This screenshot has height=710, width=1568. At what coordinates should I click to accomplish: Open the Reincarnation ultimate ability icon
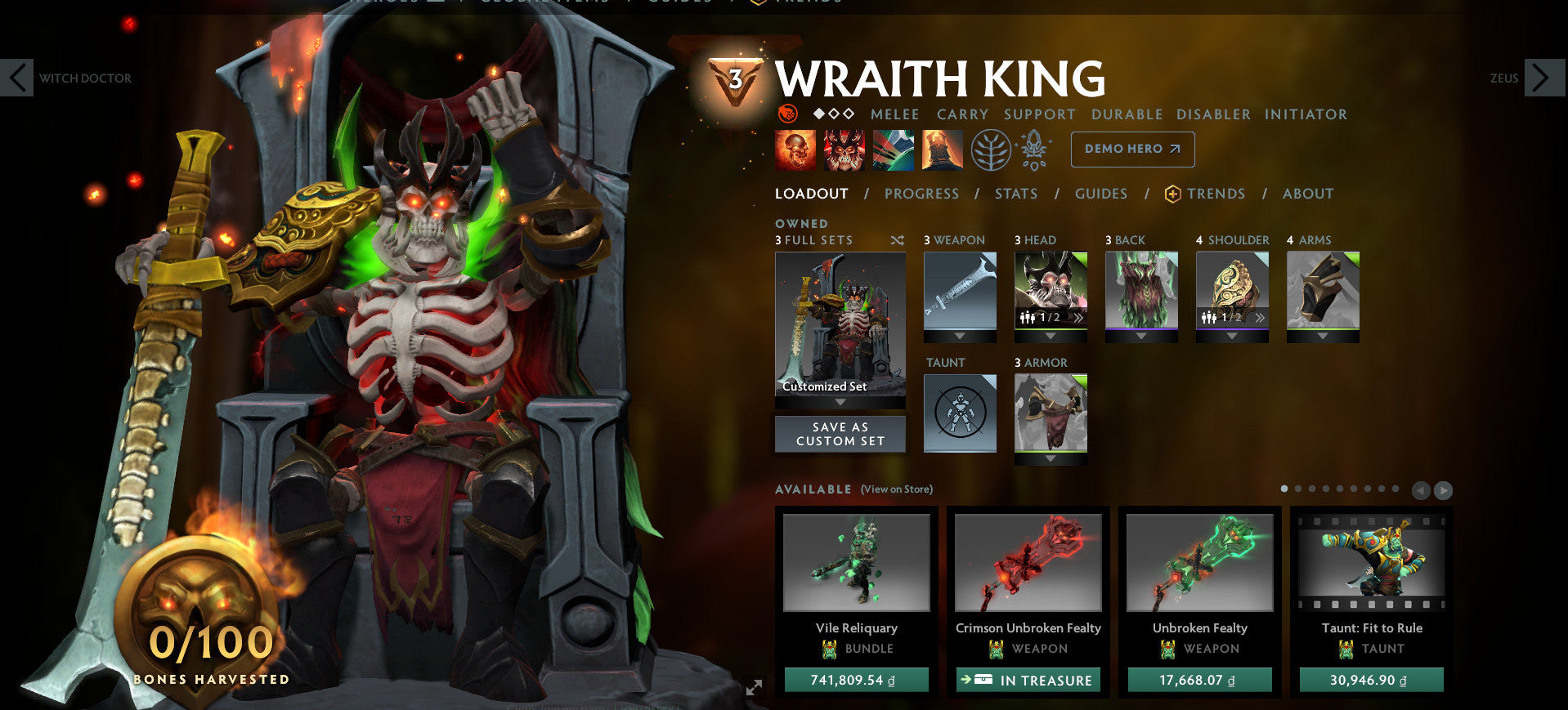[942, 150]
